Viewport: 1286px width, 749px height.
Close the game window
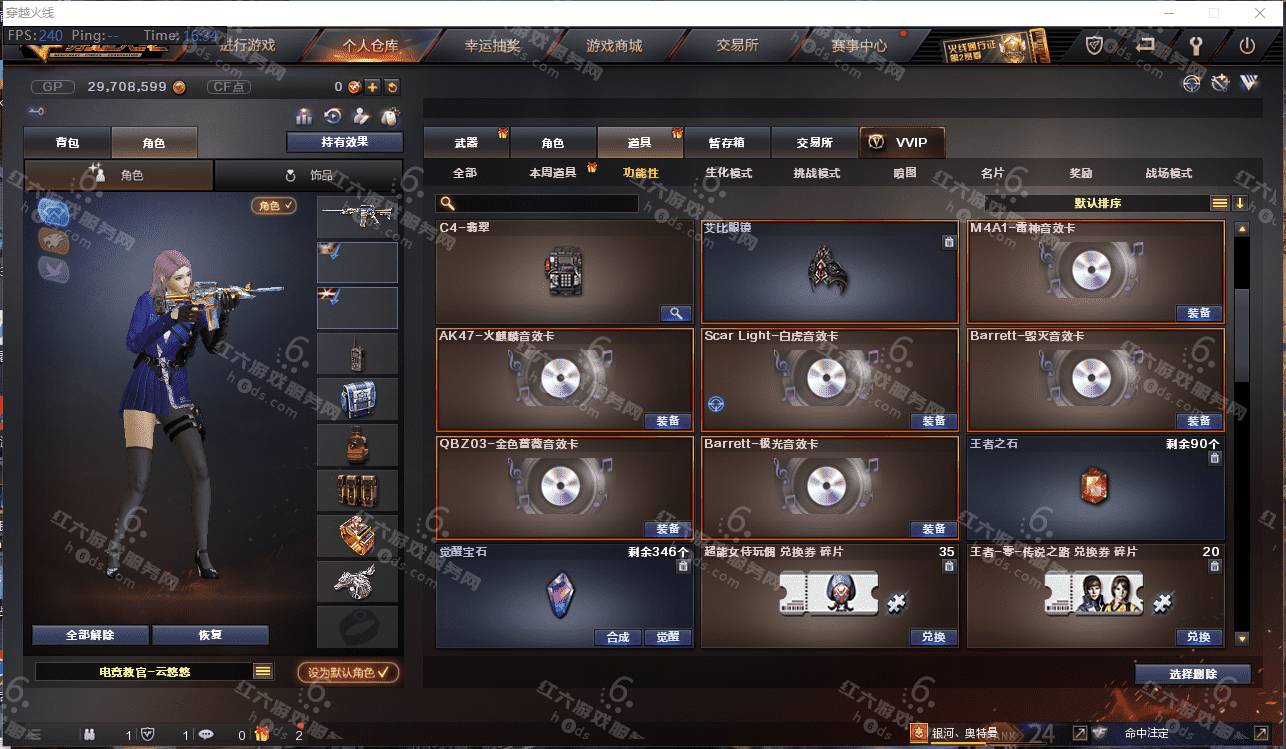[1261, 13]
